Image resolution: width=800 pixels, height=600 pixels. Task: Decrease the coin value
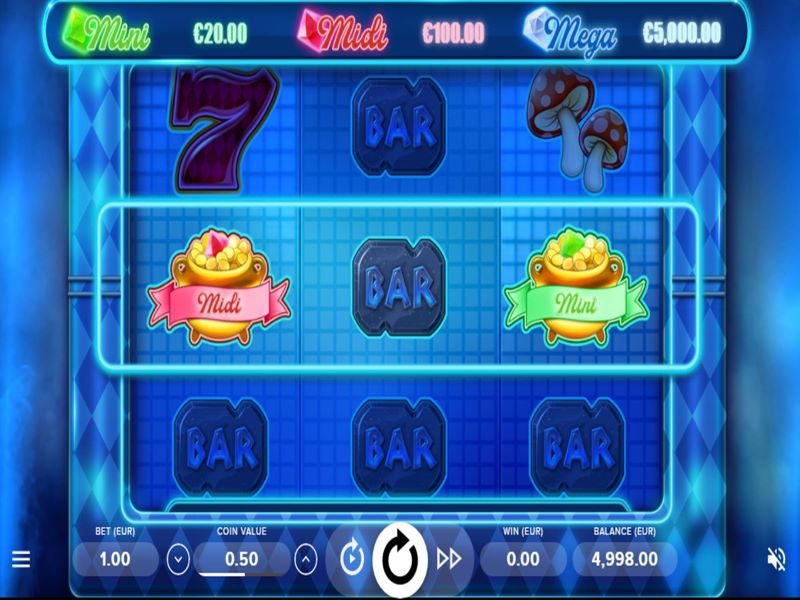(178, 559)
